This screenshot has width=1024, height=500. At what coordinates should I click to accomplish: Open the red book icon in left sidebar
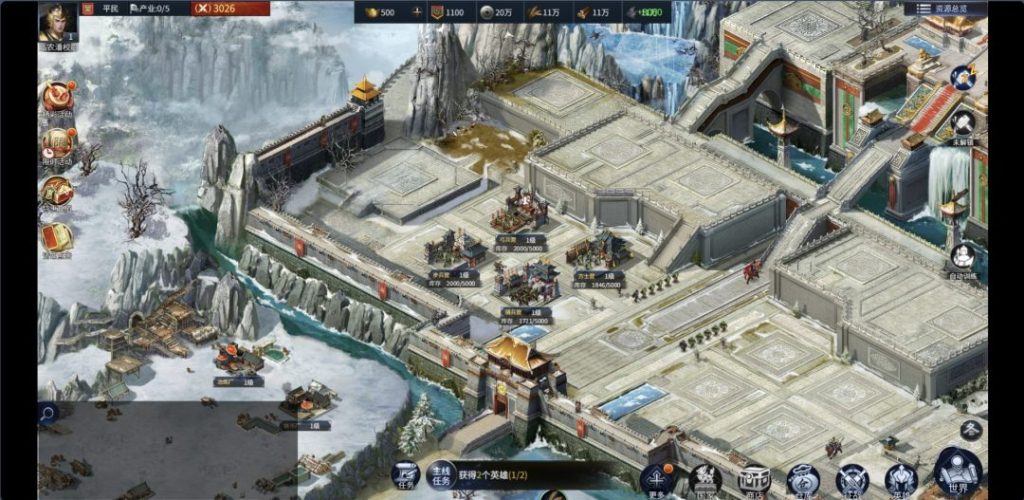[x=57, y=237]
